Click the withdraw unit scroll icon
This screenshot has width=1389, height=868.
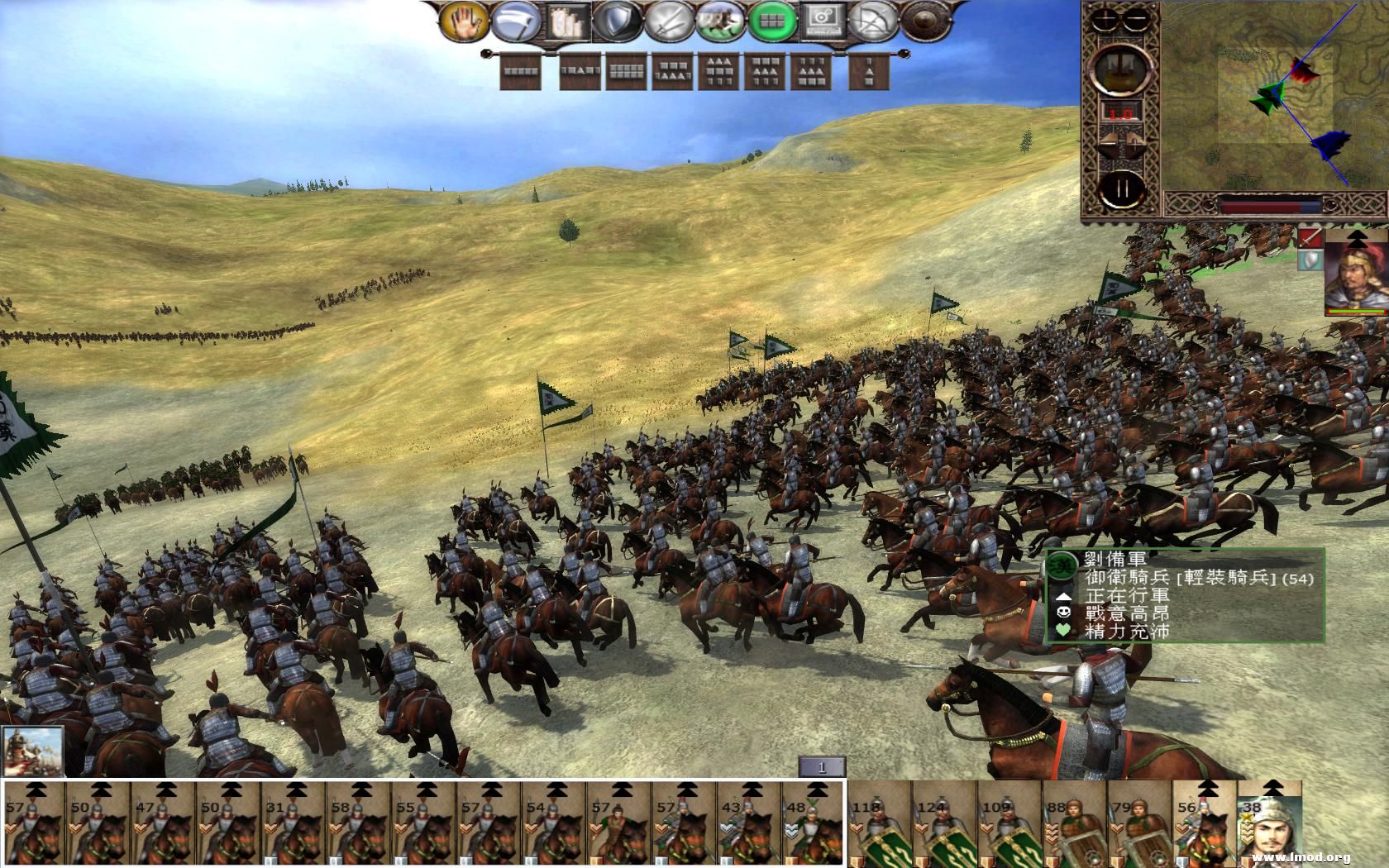pyautogui.click(x=567, y=23)
